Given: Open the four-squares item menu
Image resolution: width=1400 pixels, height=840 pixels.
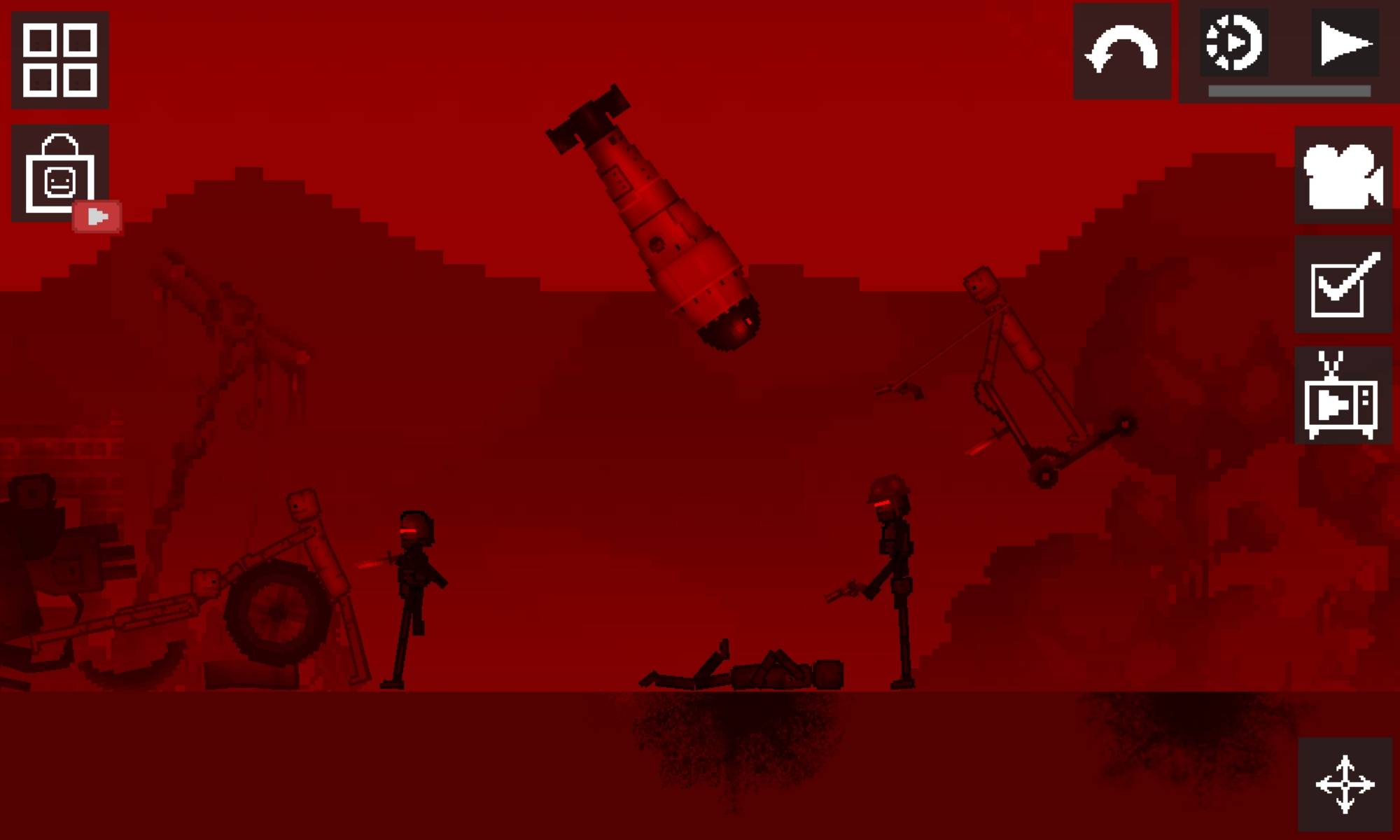Looking at the screenshot, I should 59,60.
